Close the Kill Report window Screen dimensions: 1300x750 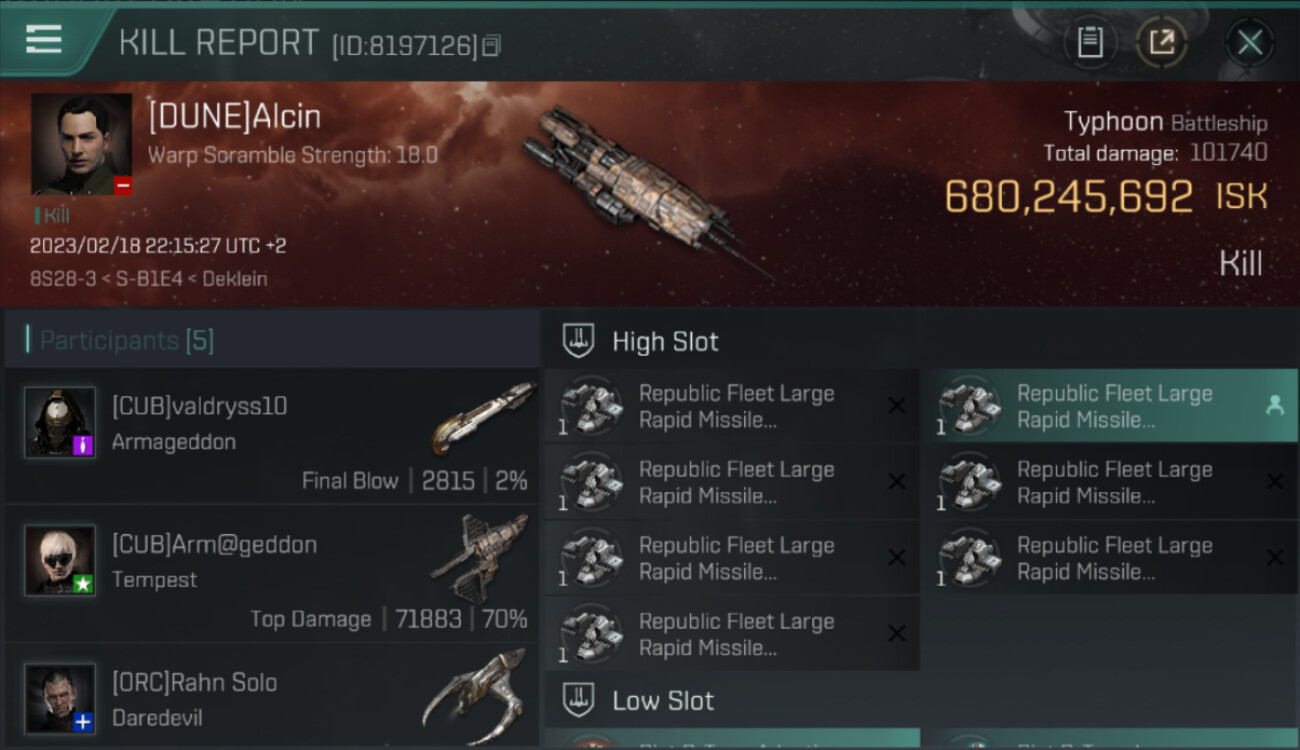[x=1249, y=42]
